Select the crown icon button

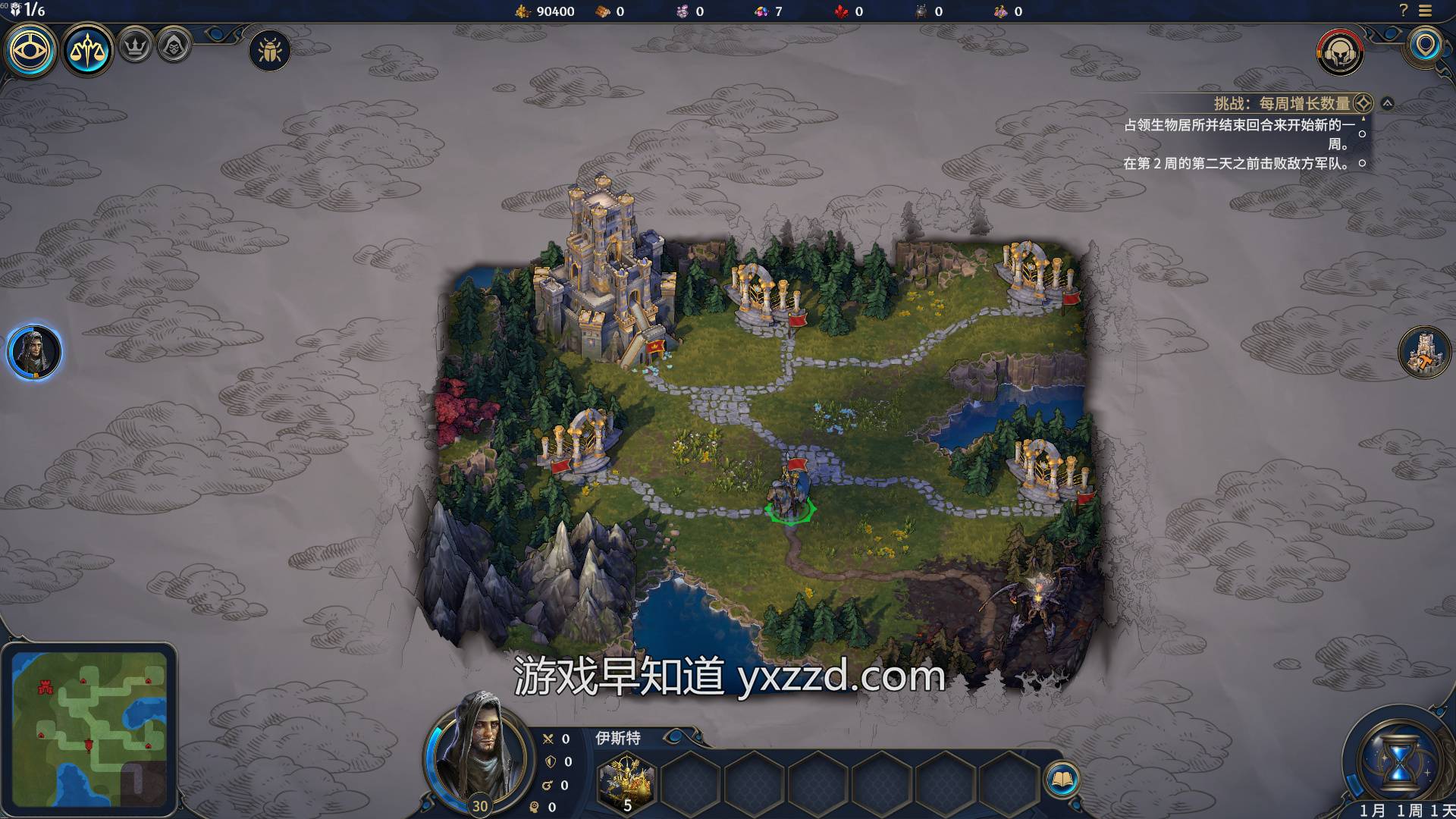(x=136, y=47)
